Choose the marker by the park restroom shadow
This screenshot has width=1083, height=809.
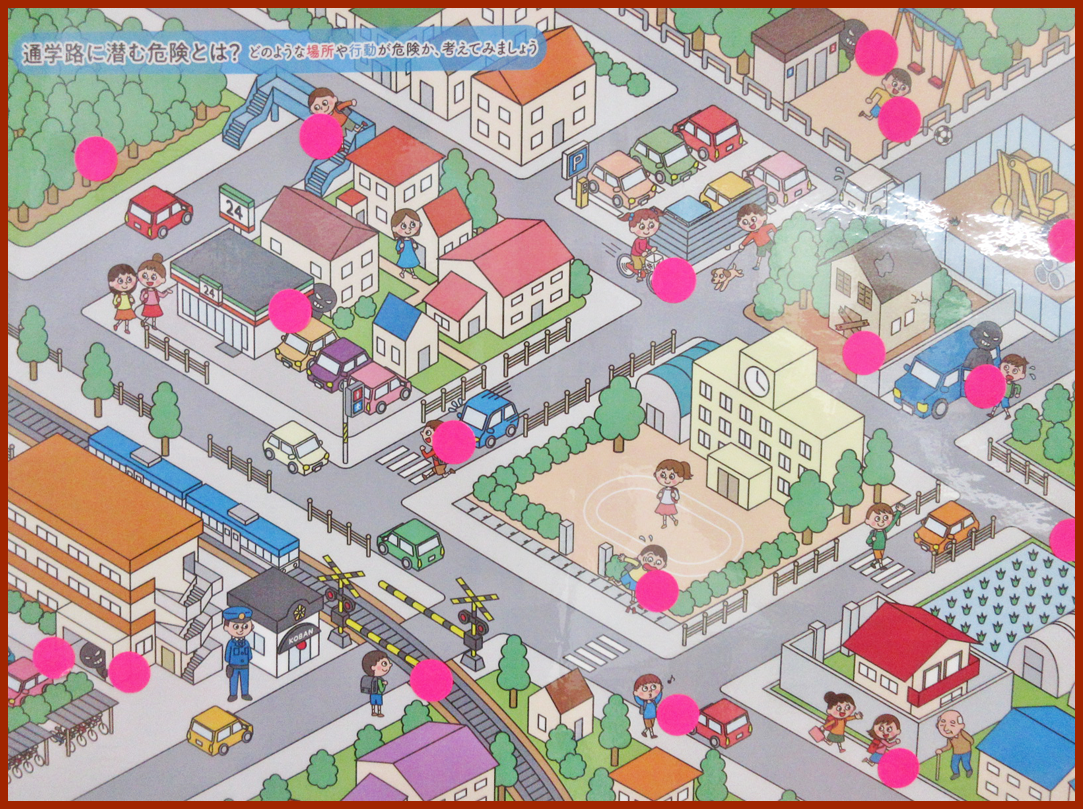[x=876, y=52]
